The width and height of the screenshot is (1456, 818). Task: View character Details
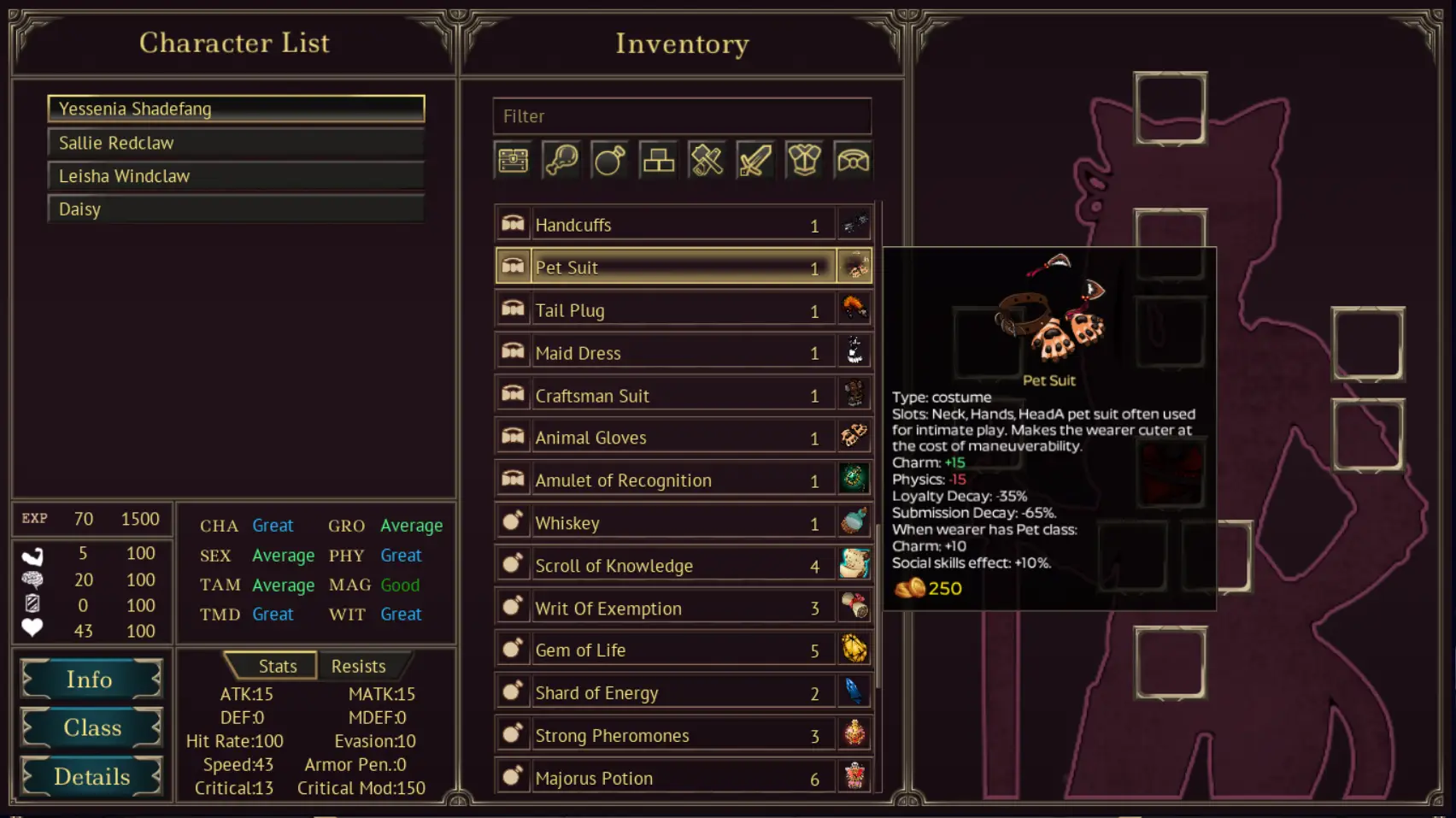tap(91, 776)
